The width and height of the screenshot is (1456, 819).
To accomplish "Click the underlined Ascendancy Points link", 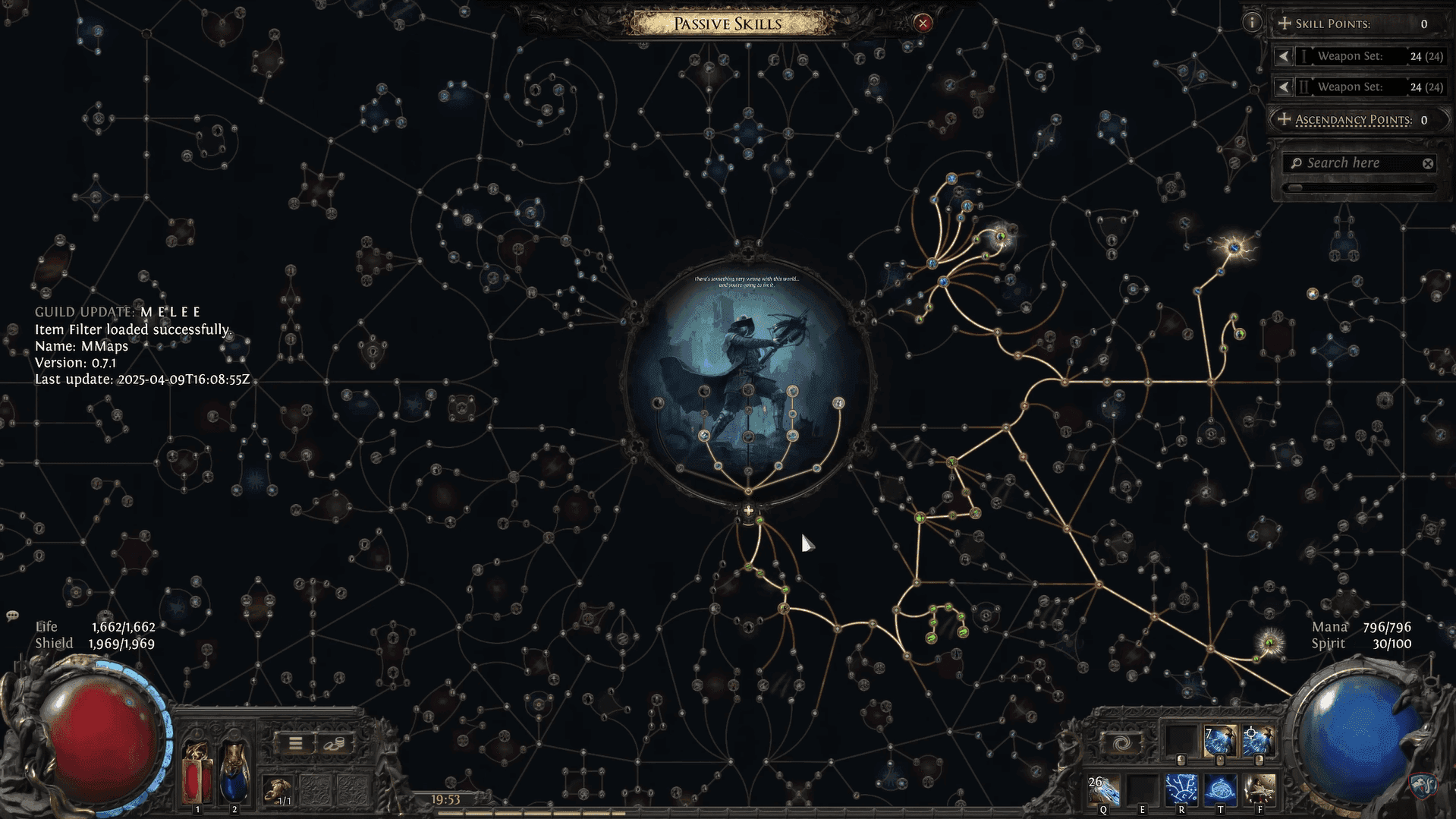I will click(1353, 120).
